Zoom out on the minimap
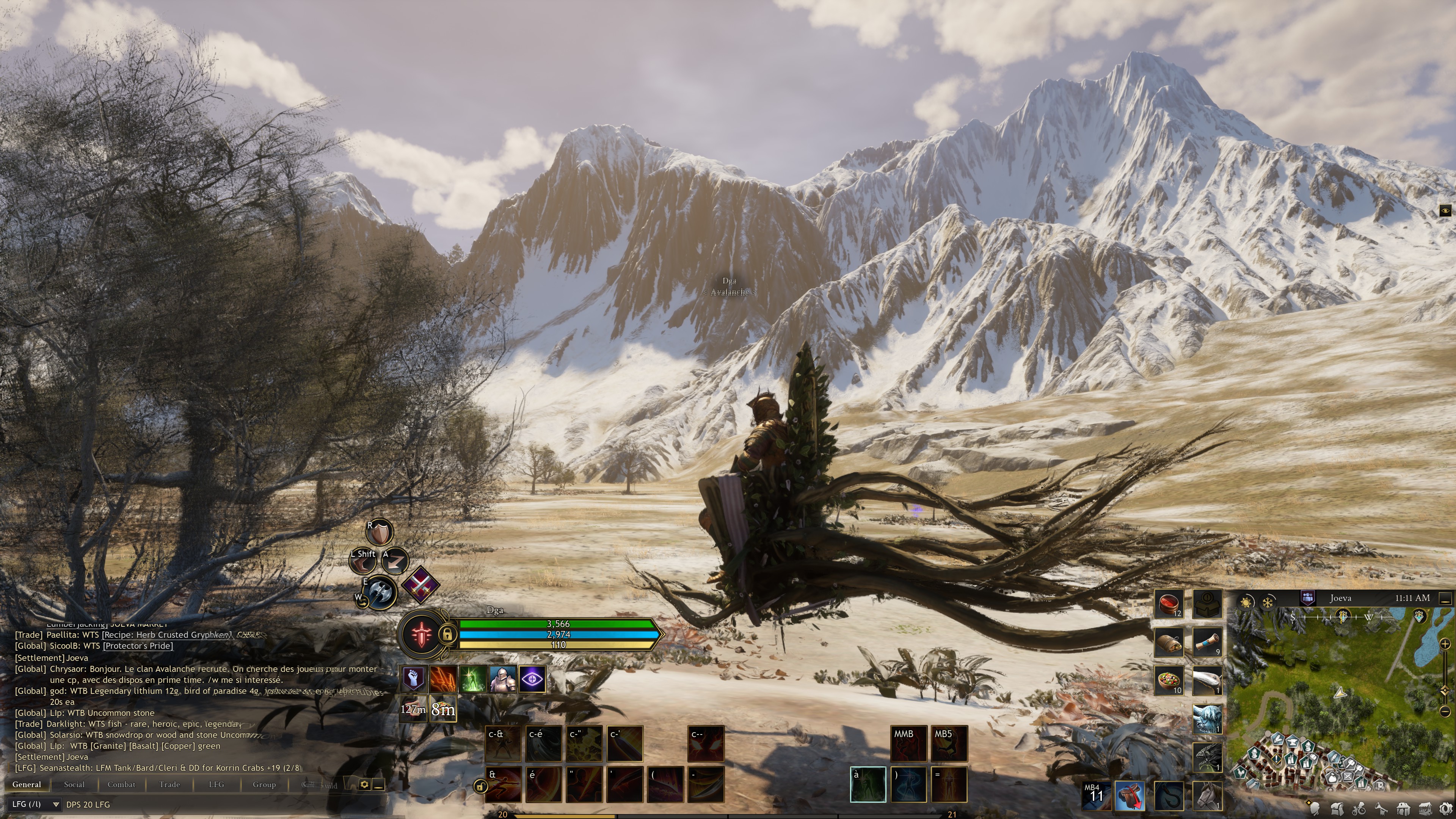Image resolution: width=1456 pixels, height=819 pixels. 1445,711
